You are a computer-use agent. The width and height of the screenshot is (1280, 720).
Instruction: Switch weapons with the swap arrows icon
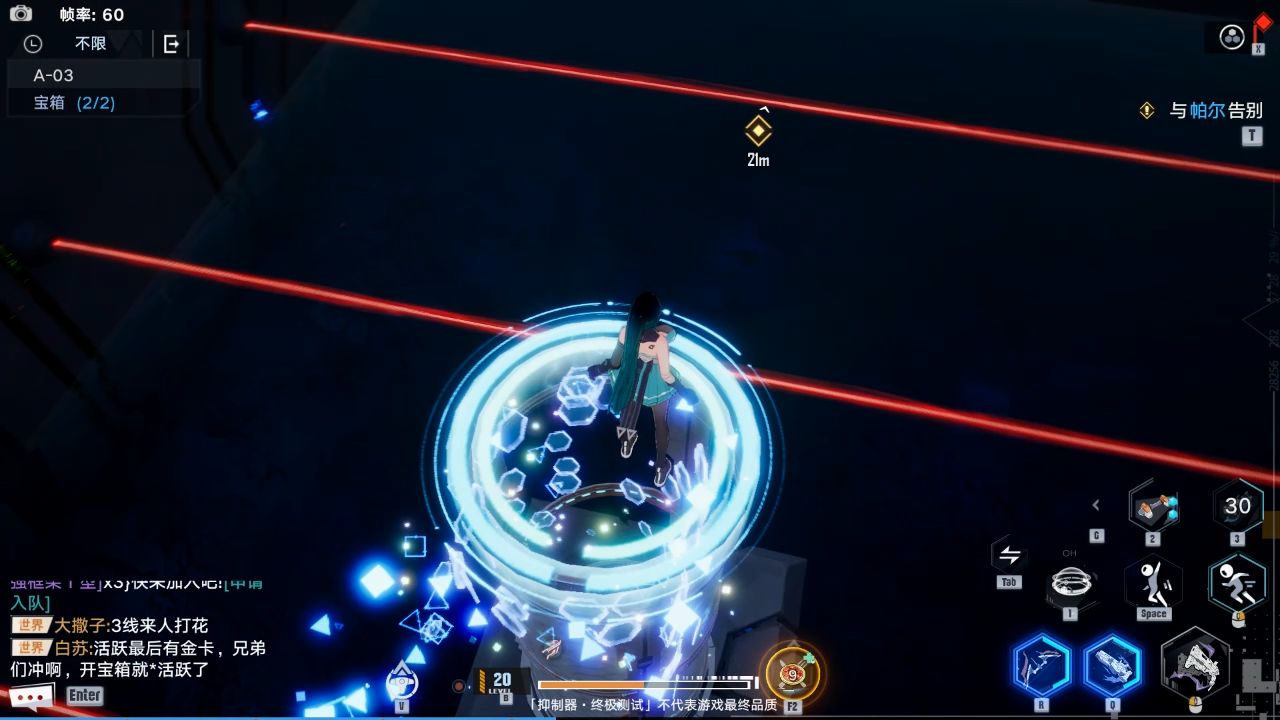pos(1009,556)
